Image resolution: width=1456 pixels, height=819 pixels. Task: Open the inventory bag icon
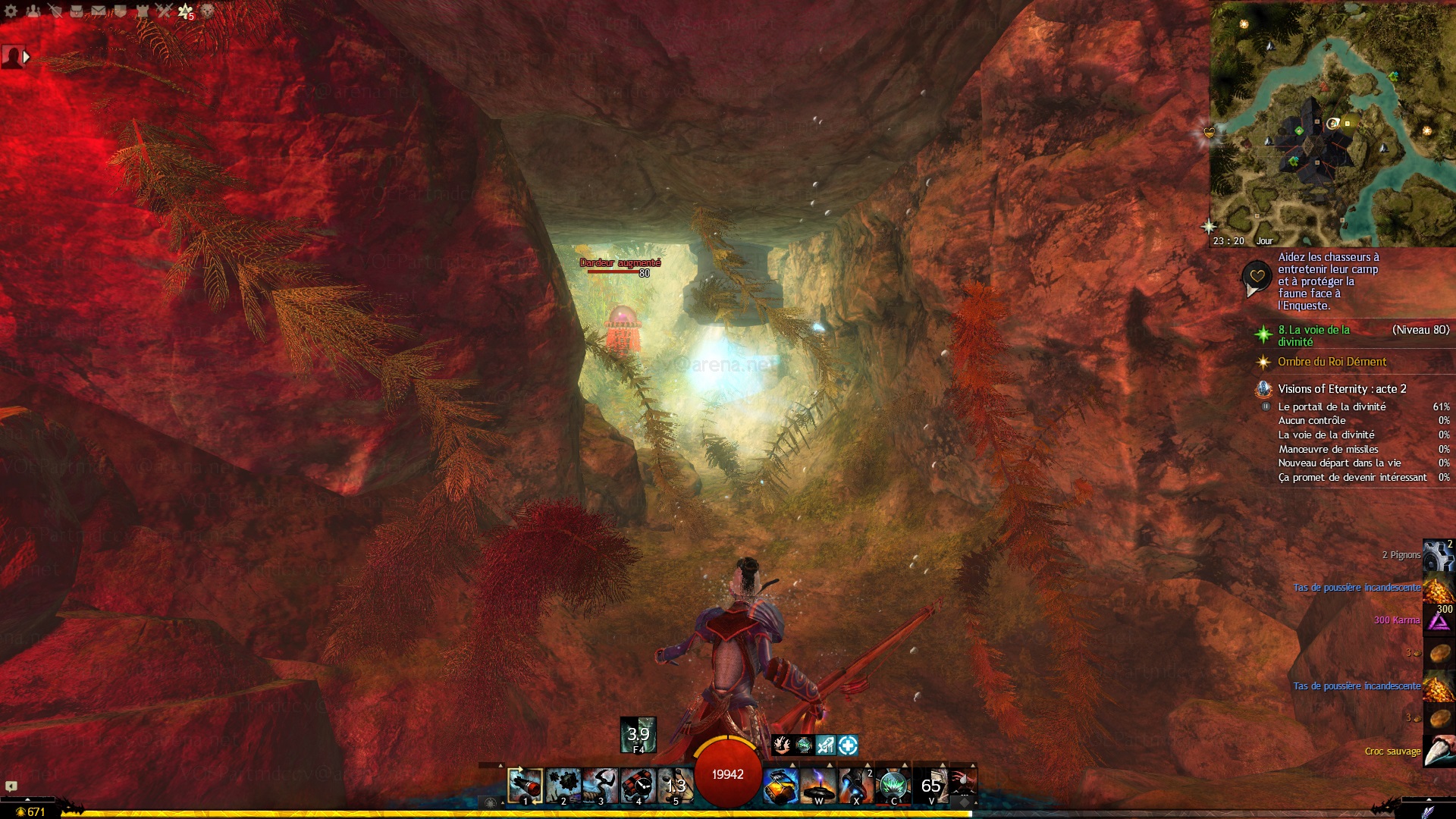pyautogui.click(x=77, y=11)
